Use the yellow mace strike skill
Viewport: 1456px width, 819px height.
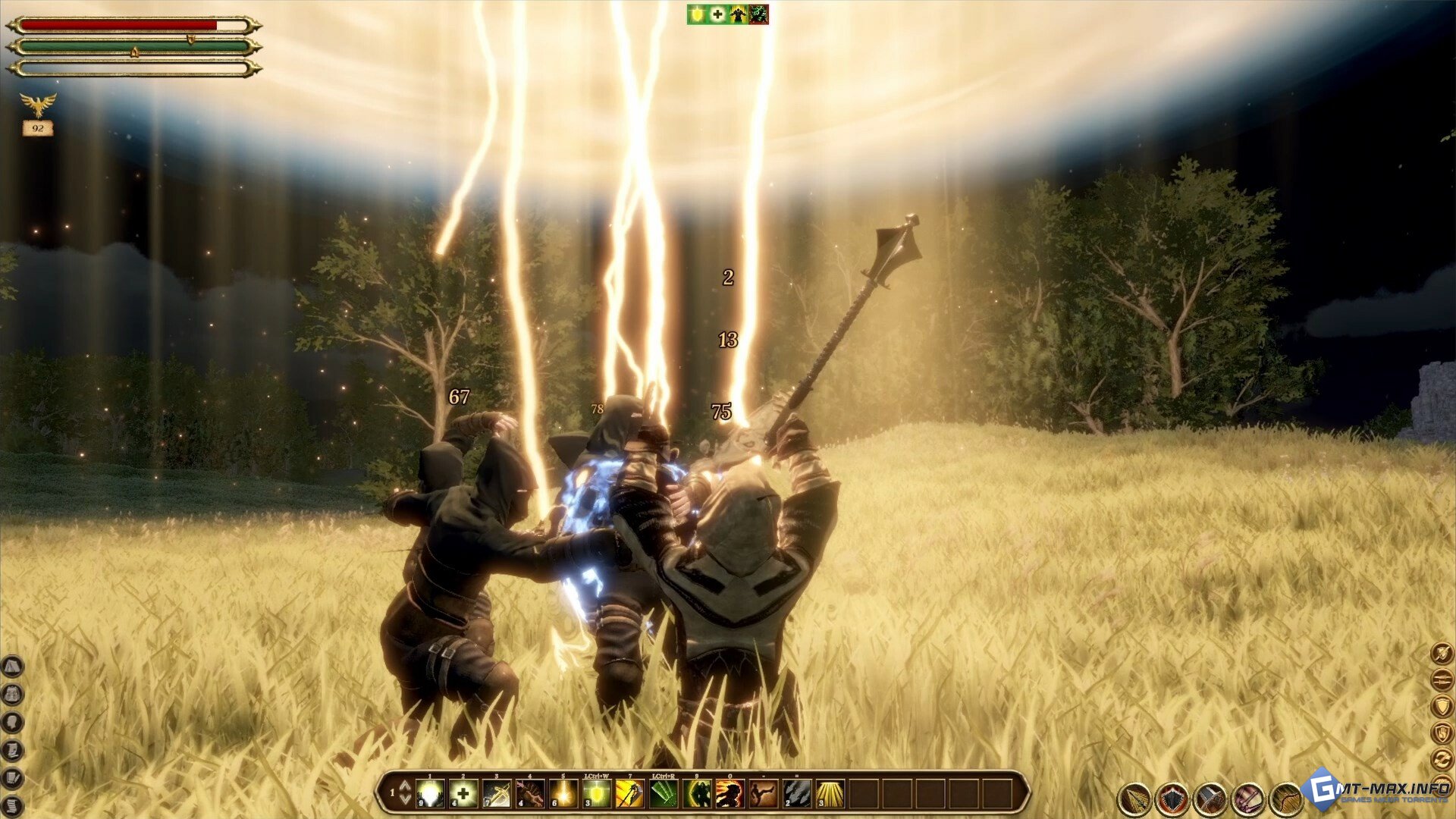point(630,794)
